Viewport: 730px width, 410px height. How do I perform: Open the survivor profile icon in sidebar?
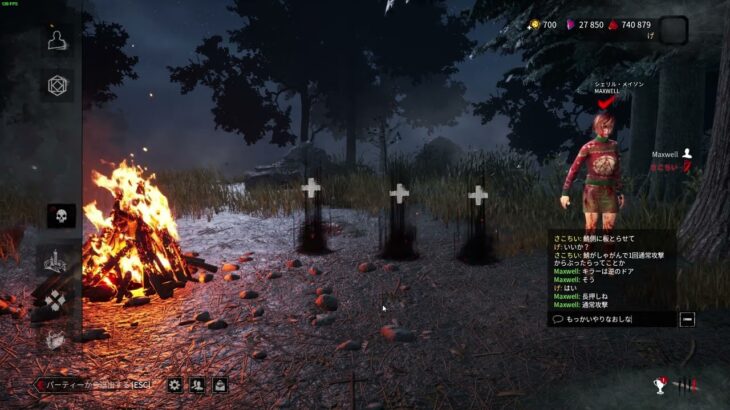pos(59,39)
